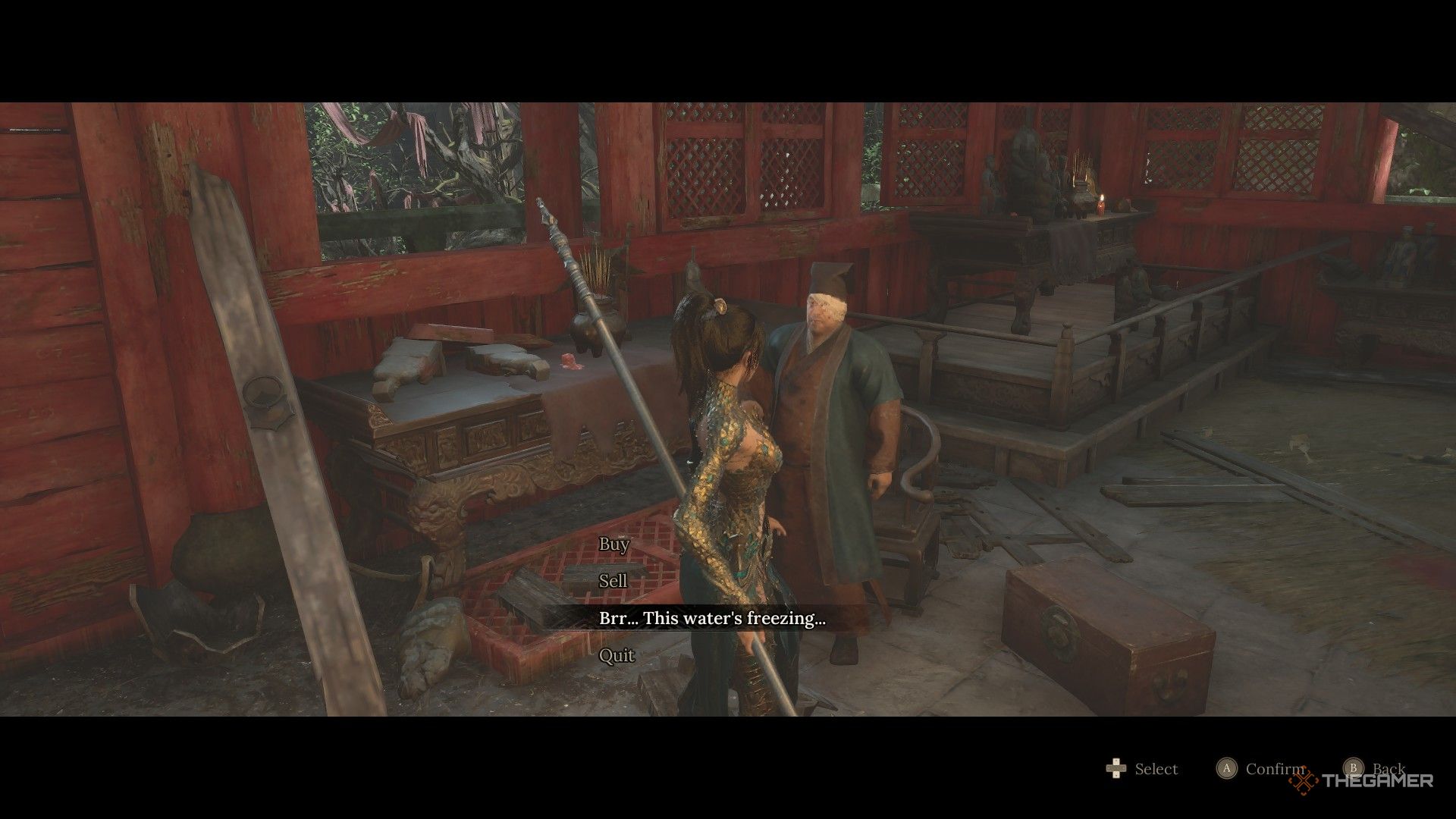The width and height of the screenshot is (1456, 819).
Task: Select the Sell option
Action: (x=613, y=581)
